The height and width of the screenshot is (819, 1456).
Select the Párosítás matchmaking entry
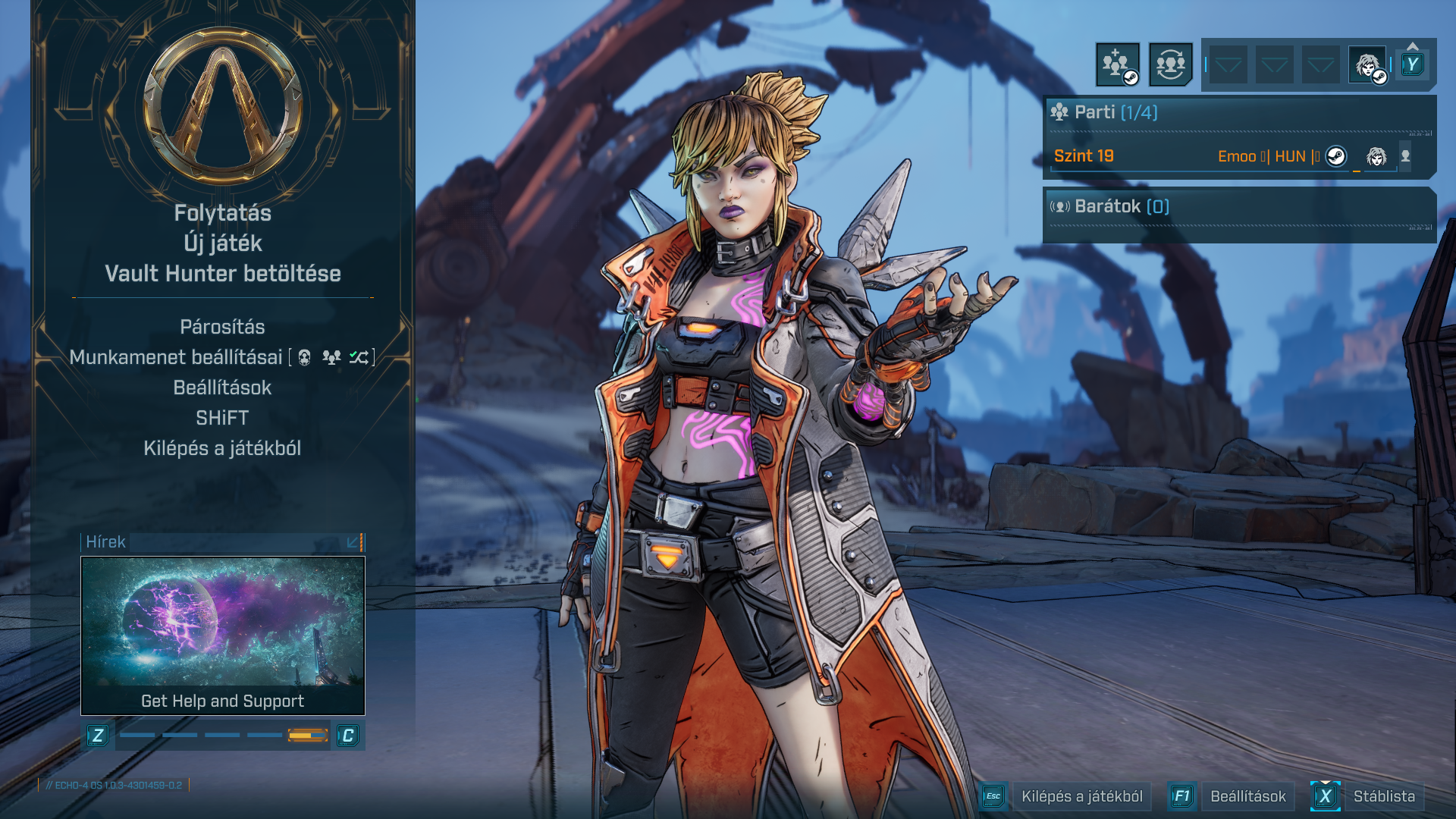(x=222, y=327)
